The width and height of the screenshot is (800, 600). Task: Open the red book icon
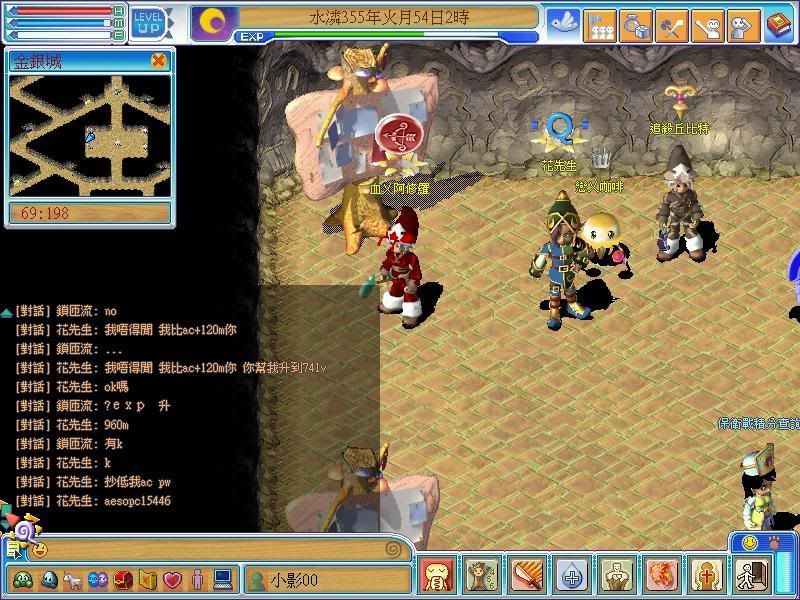click(778, 24)
